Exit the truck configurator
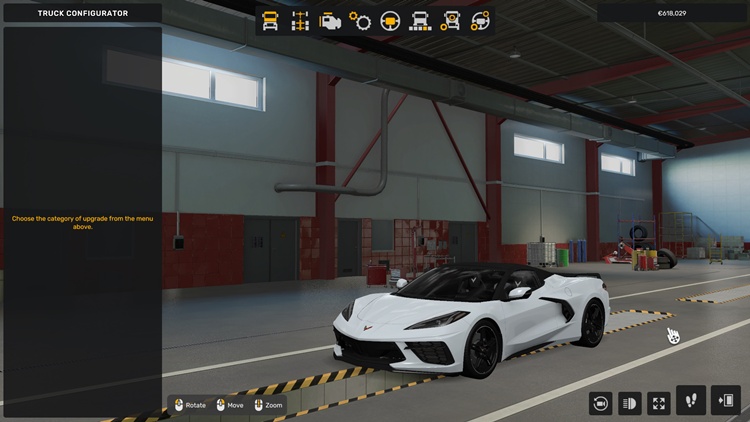Viewport: 750px width, 422px height. tap(726, 400)
